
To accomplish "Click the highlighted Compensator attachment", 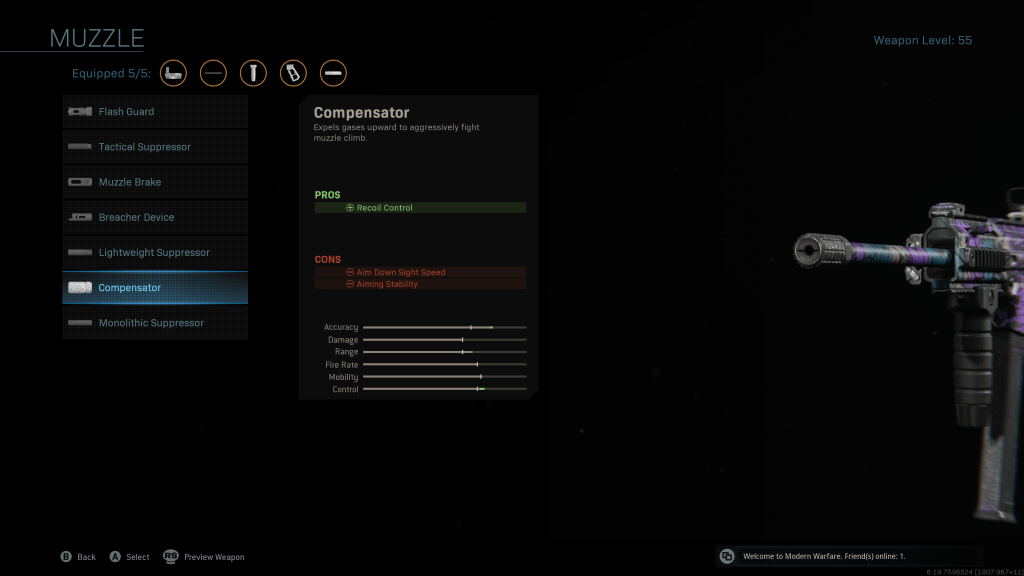I will 155,288.
